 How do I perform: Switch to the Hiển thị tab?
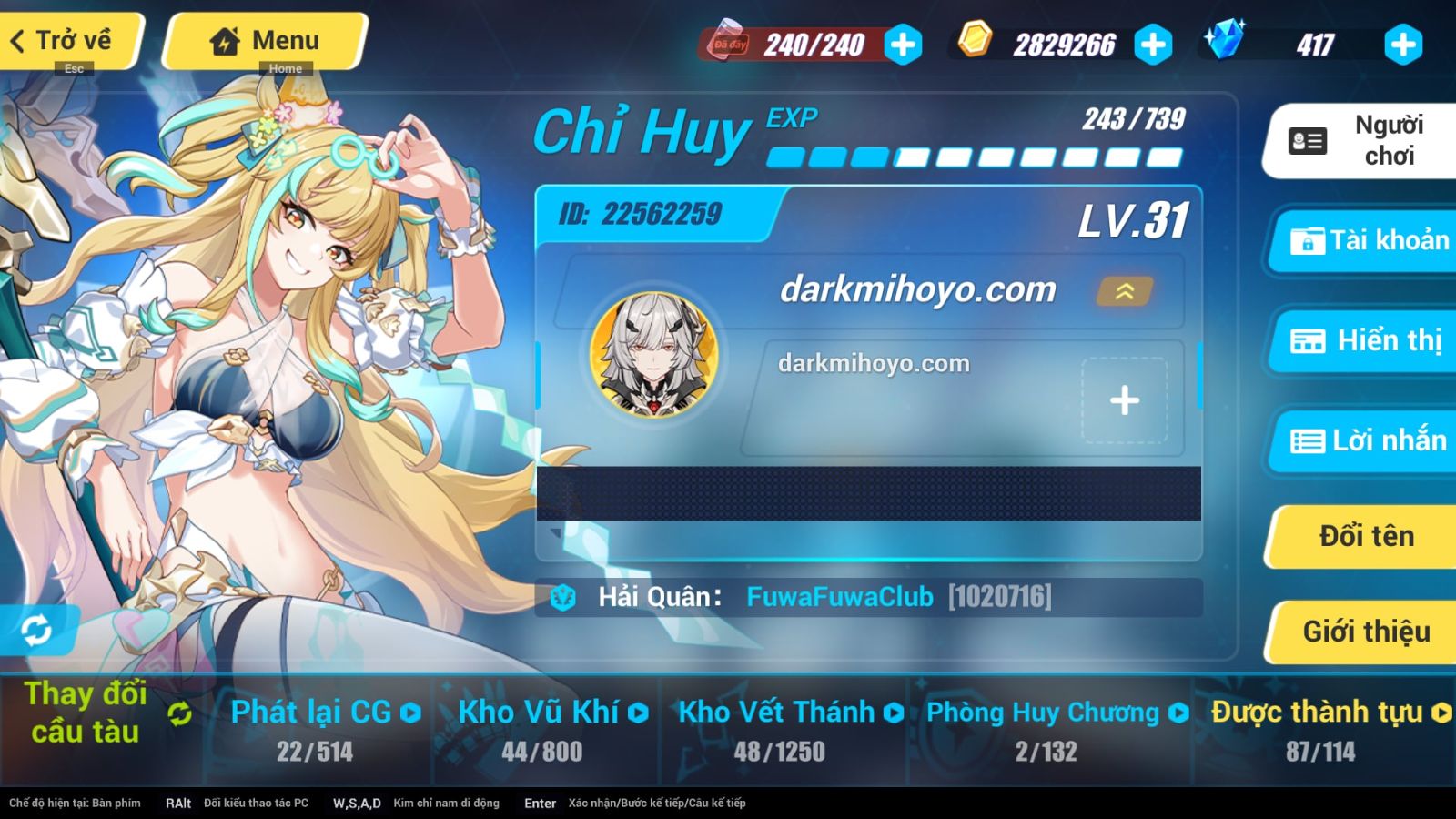tap(1360, 340)
